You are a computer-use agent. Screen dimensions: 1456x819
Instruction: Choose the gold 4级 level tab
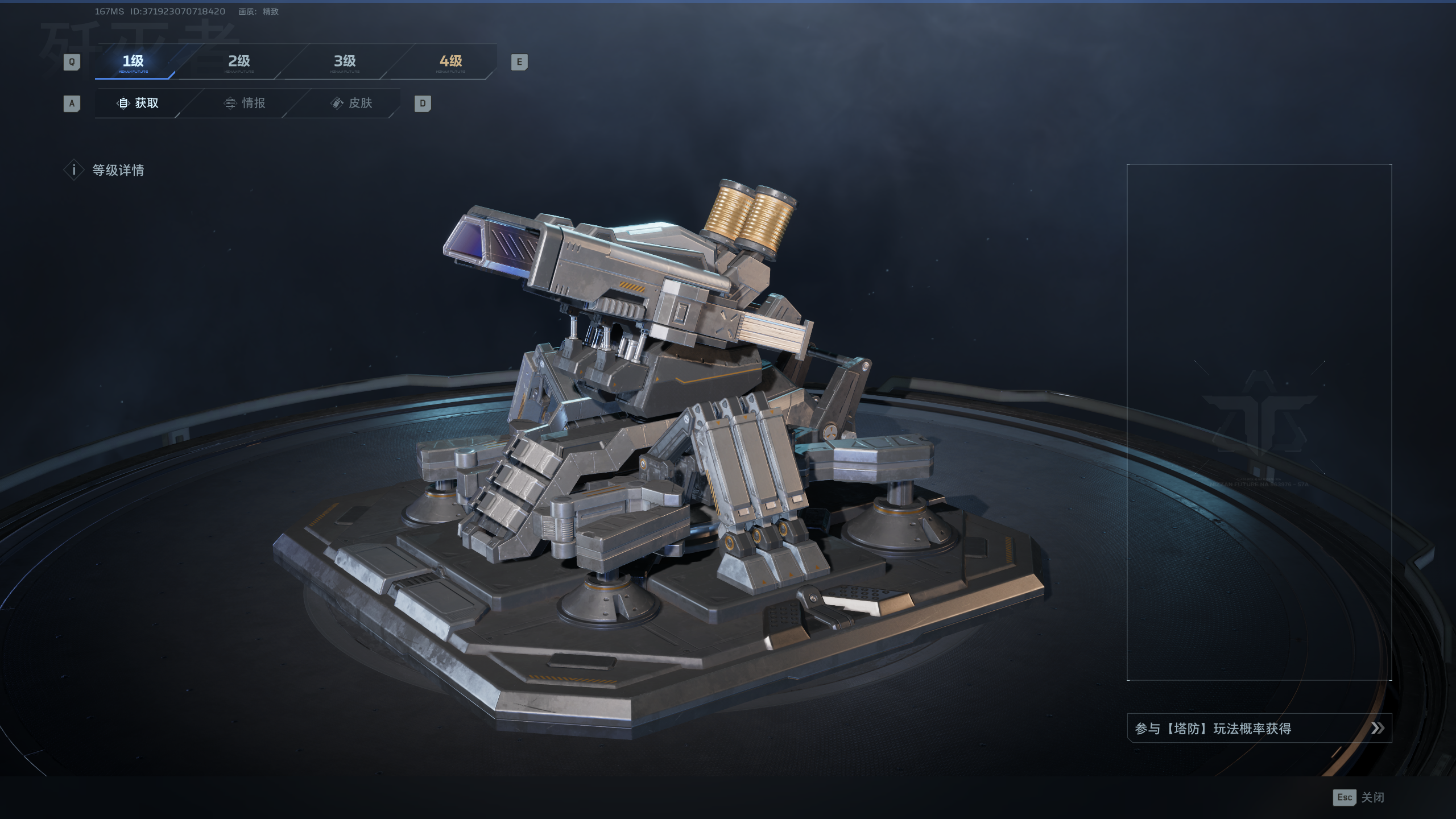[450, 61]
